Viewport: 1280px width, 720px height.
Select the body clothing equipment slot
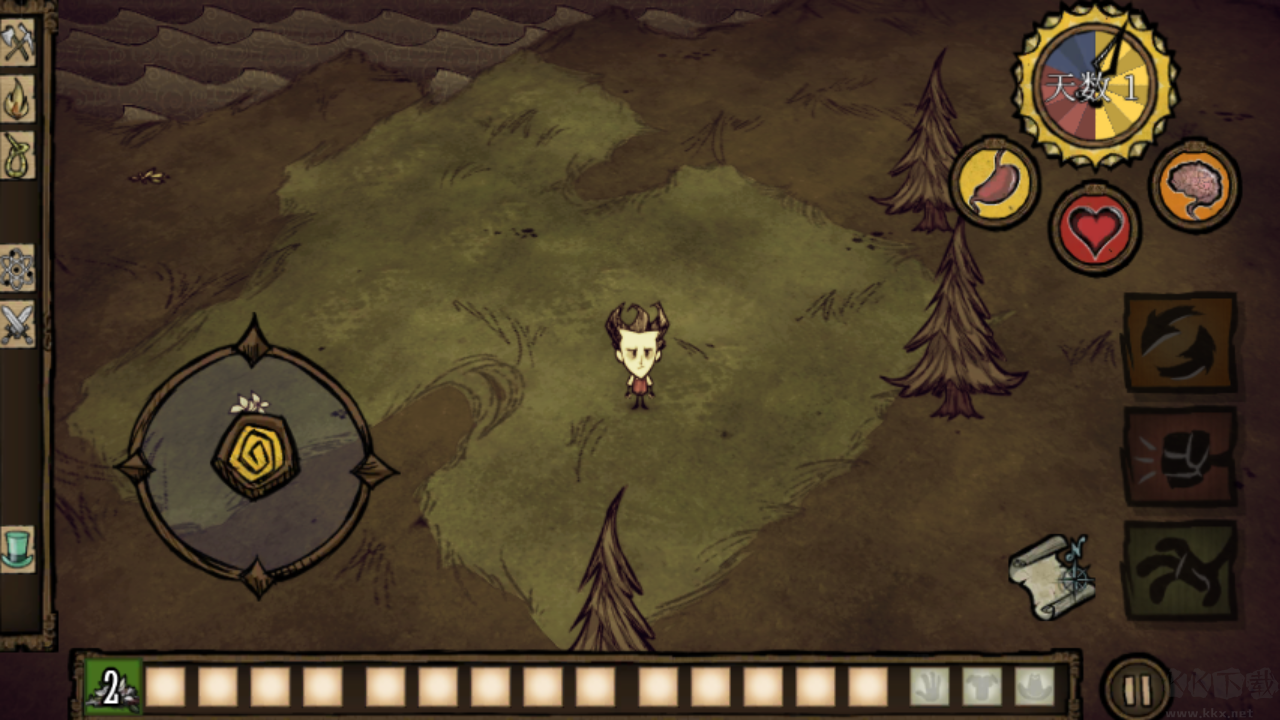(982, 685)
